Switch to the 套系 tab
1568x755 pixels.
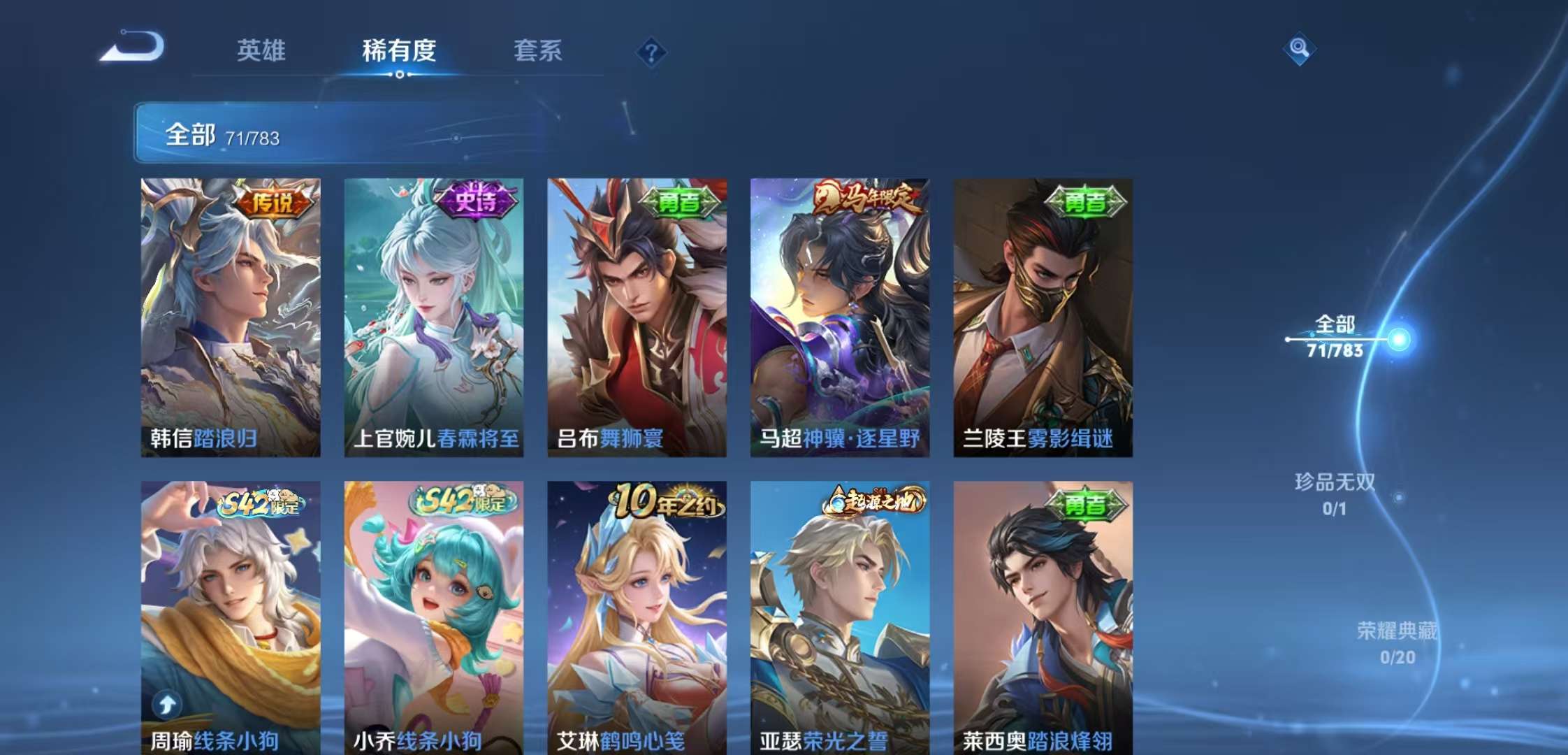click(539, 50)
